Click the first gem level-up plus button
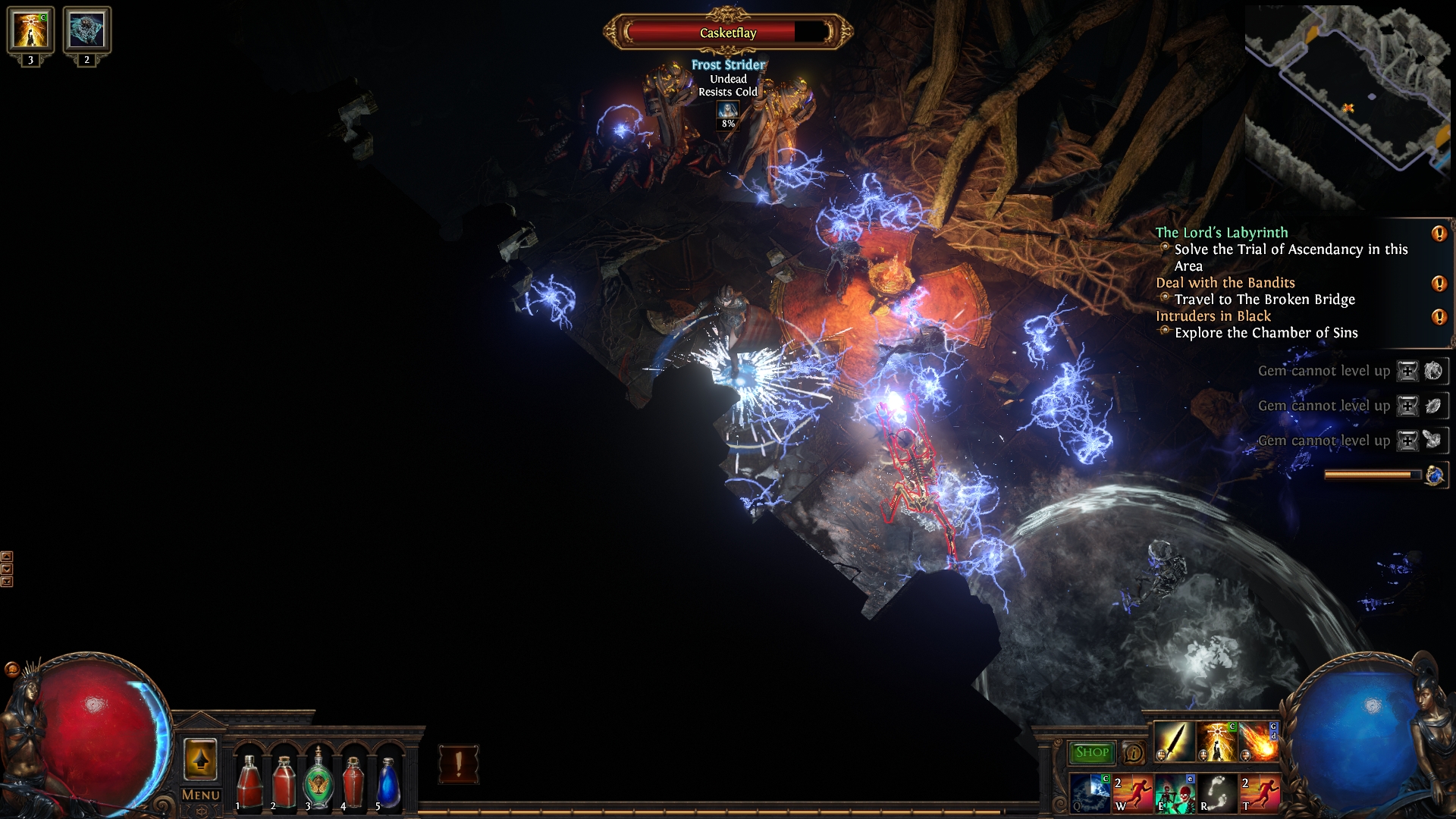This screenshot has height=819, width=1456. [1407, 371]
